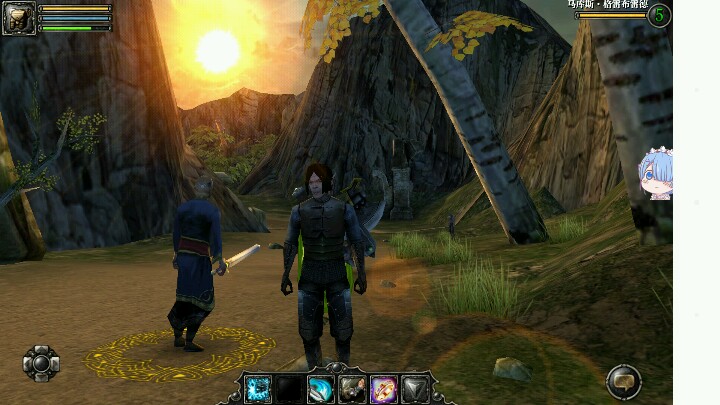The height and width of the screenshot is (405, 720).
Task: Activate the blue frost burst skill
Action: tap(258, 389)
